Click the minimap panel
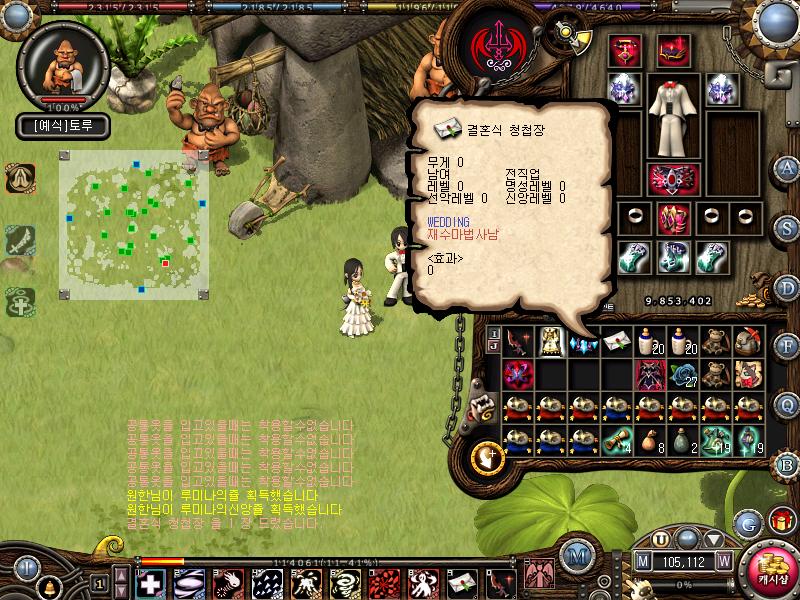Screen dimensions: 800x600 134,224
